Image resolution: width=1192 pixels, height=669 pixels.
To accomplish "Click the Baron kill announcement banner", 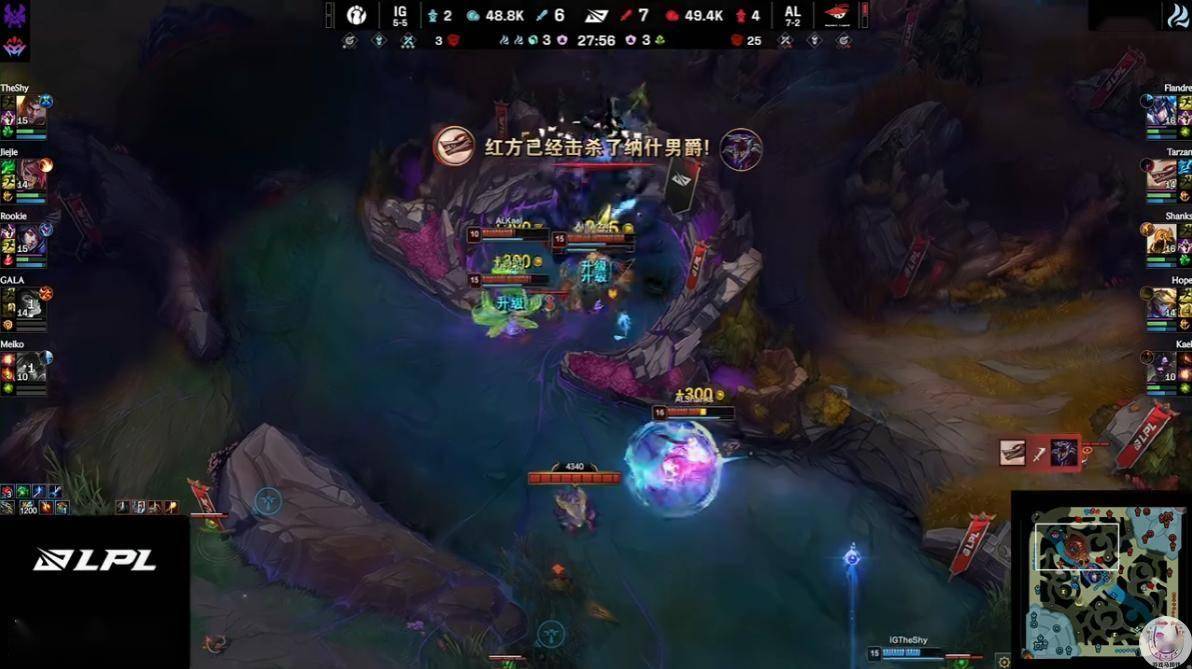I will point(597,148).
